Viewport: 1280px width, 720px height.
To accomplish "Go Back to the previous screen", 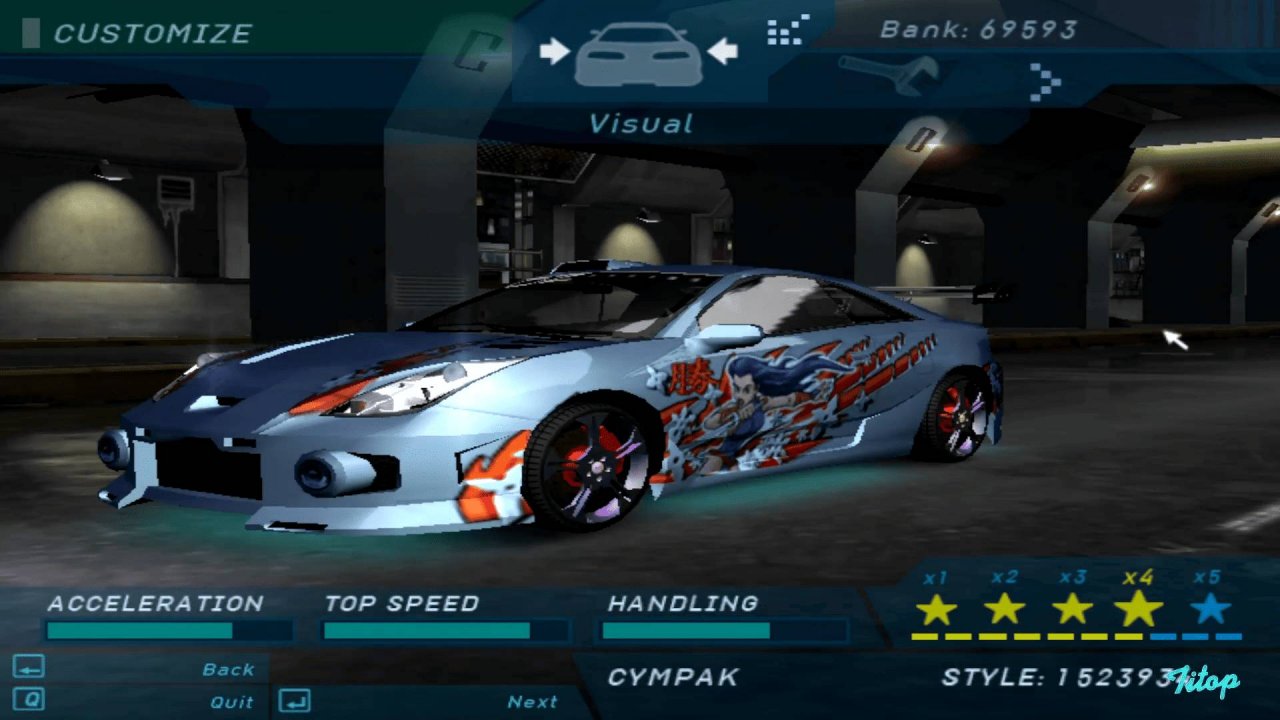I will pyautogui.click(x=229, y=669).
